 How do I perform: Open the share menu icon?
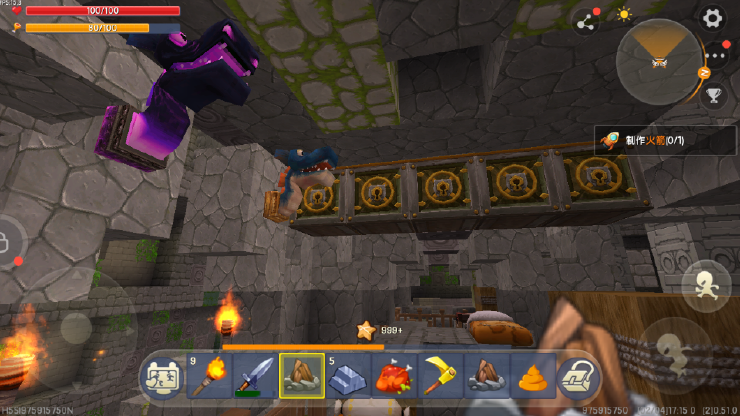tap(585, 18)
